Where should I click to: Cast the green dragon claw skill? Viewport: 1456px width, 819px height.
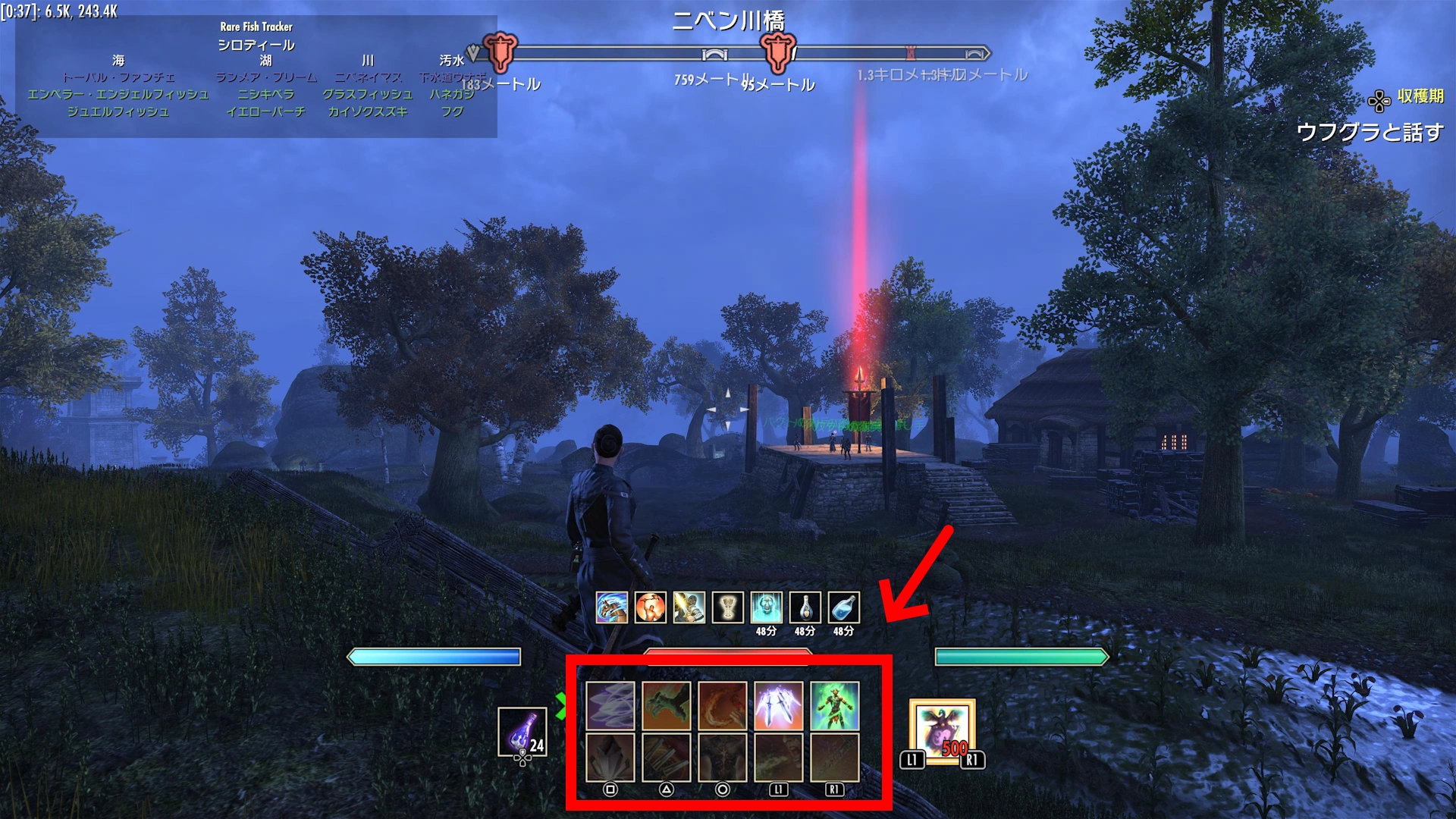[x=667, y=705]
